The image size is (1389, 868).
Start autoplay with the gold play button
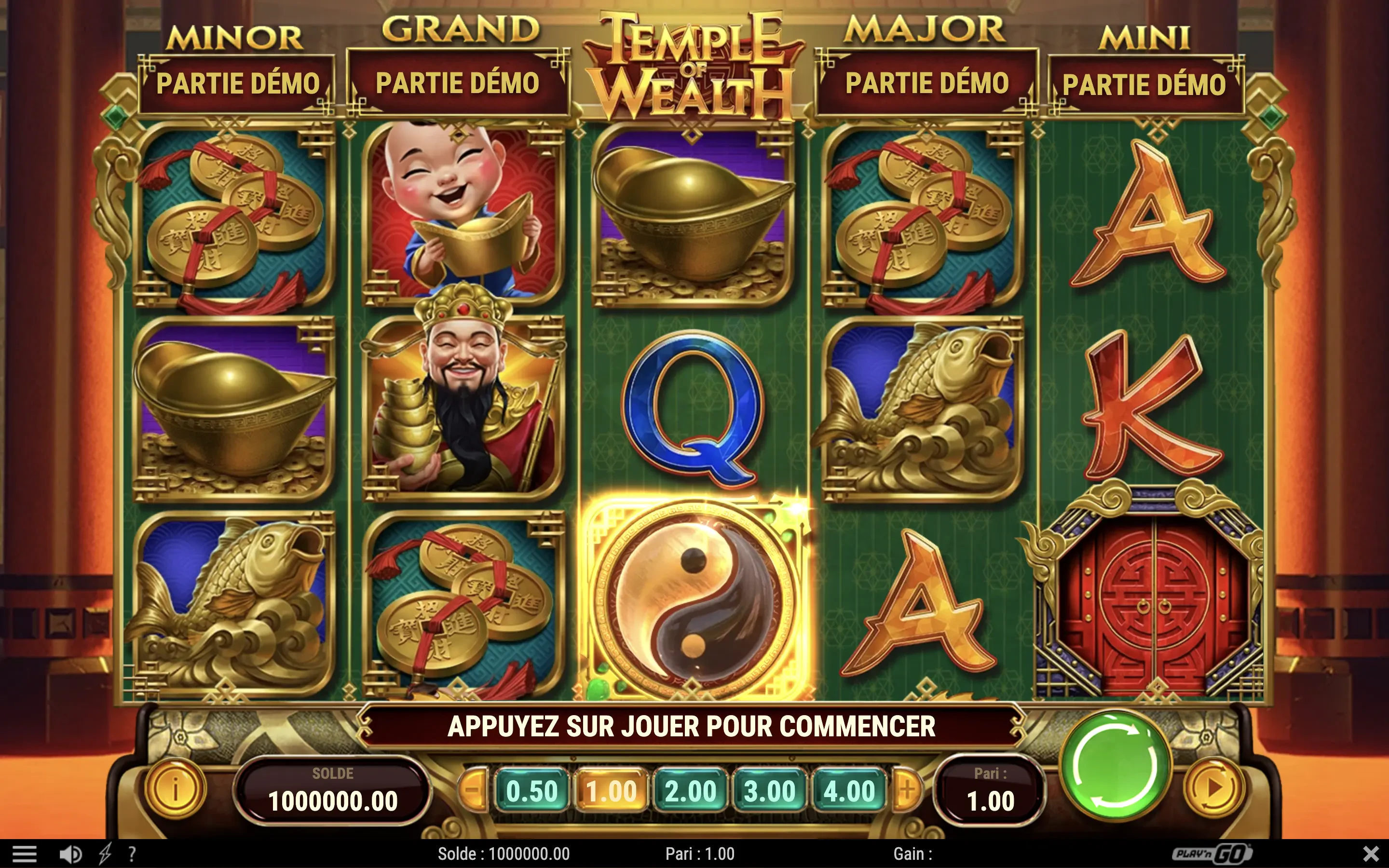(x=1213, y=789)
